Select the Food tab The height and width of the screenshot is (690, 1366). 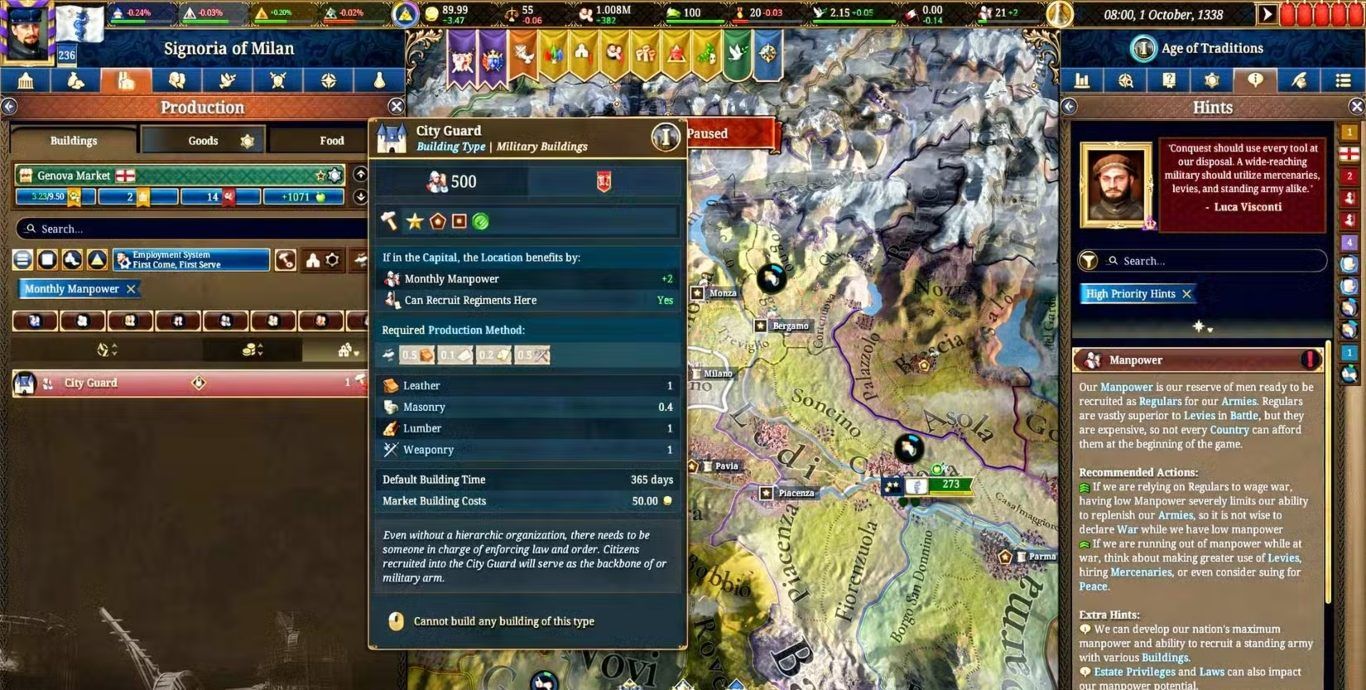(331, 141)
